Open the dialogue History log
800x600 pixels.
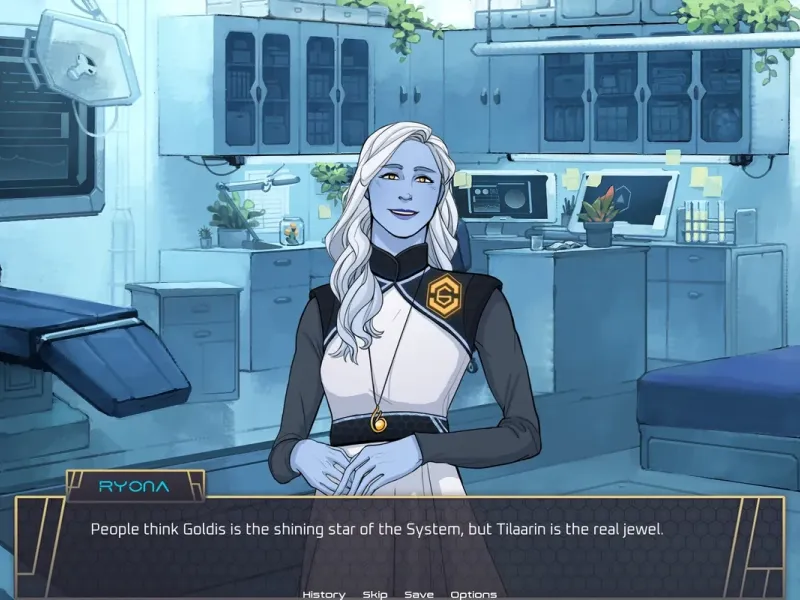tap(323, 594)
